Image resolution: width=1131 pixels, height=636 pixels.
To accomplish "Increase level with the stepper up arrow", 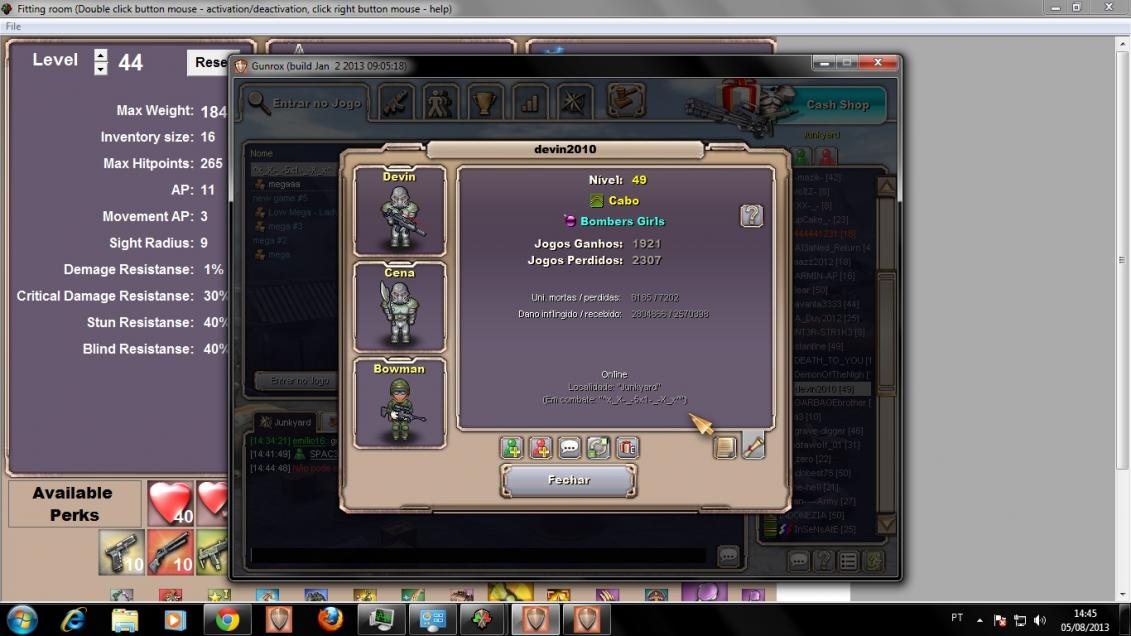I will pyautogui.click(x=100, y=54).
